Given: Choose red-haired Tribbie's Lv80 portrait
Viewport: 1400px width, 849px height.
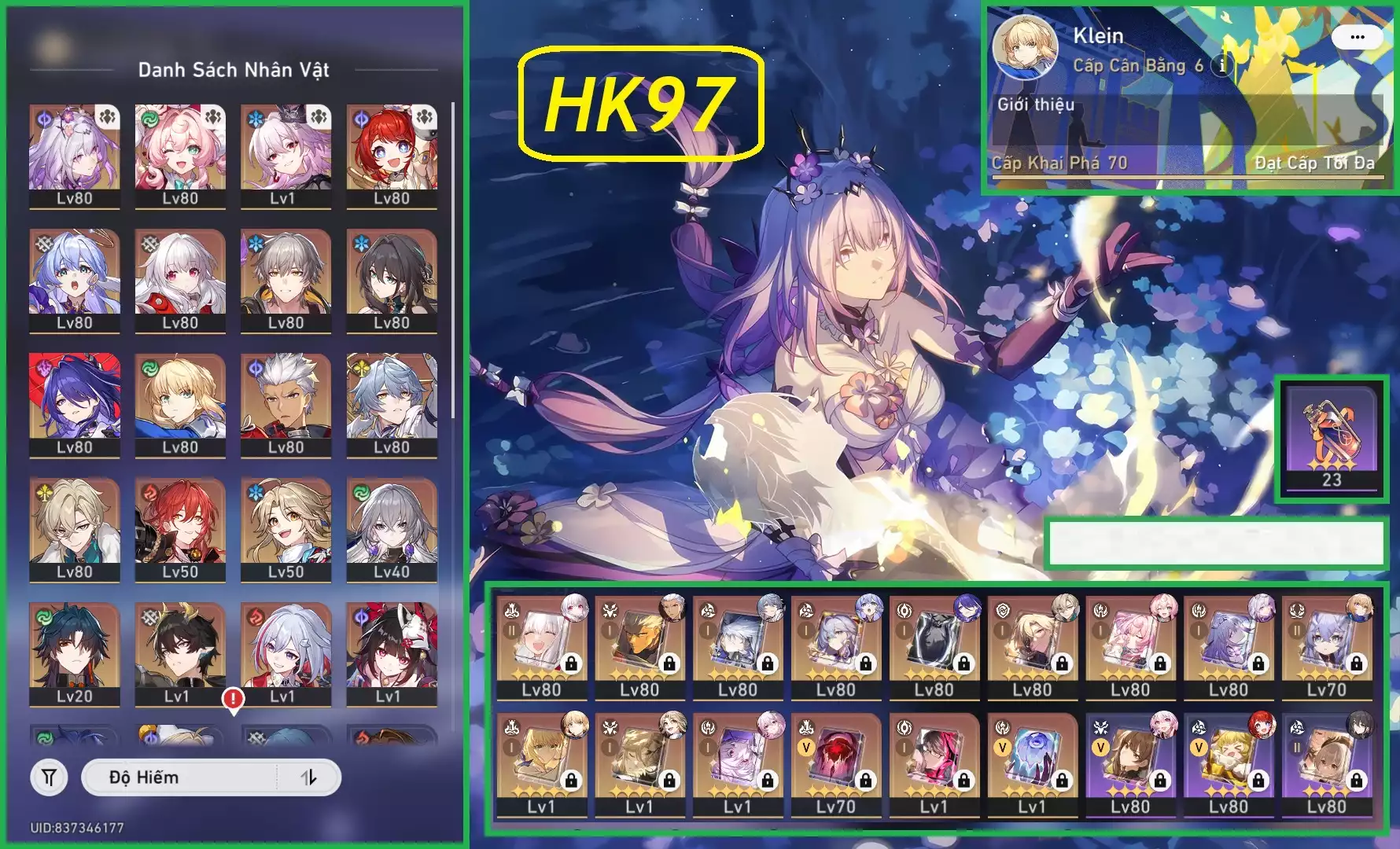Looking at the screenshot, I should point(392,156).
